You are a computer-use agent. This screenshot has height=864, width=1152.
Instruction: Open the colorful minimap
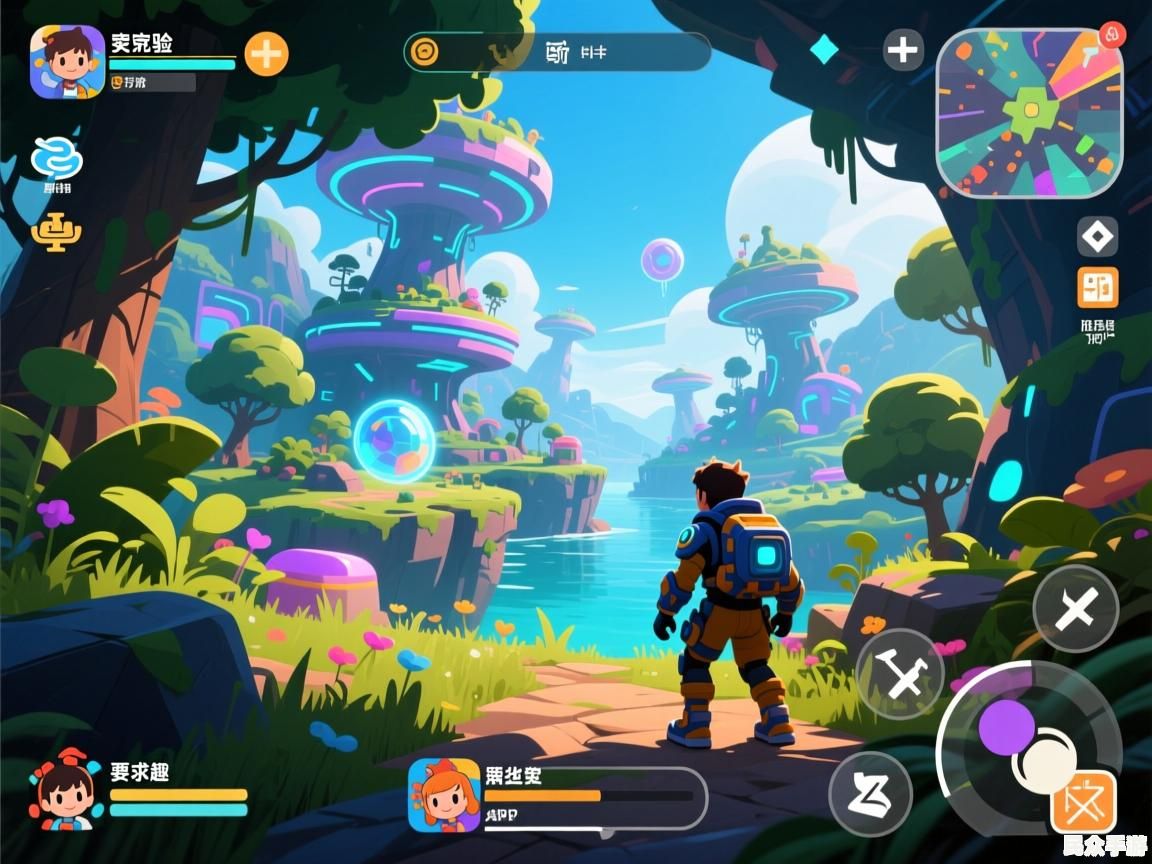point(1029,112)
